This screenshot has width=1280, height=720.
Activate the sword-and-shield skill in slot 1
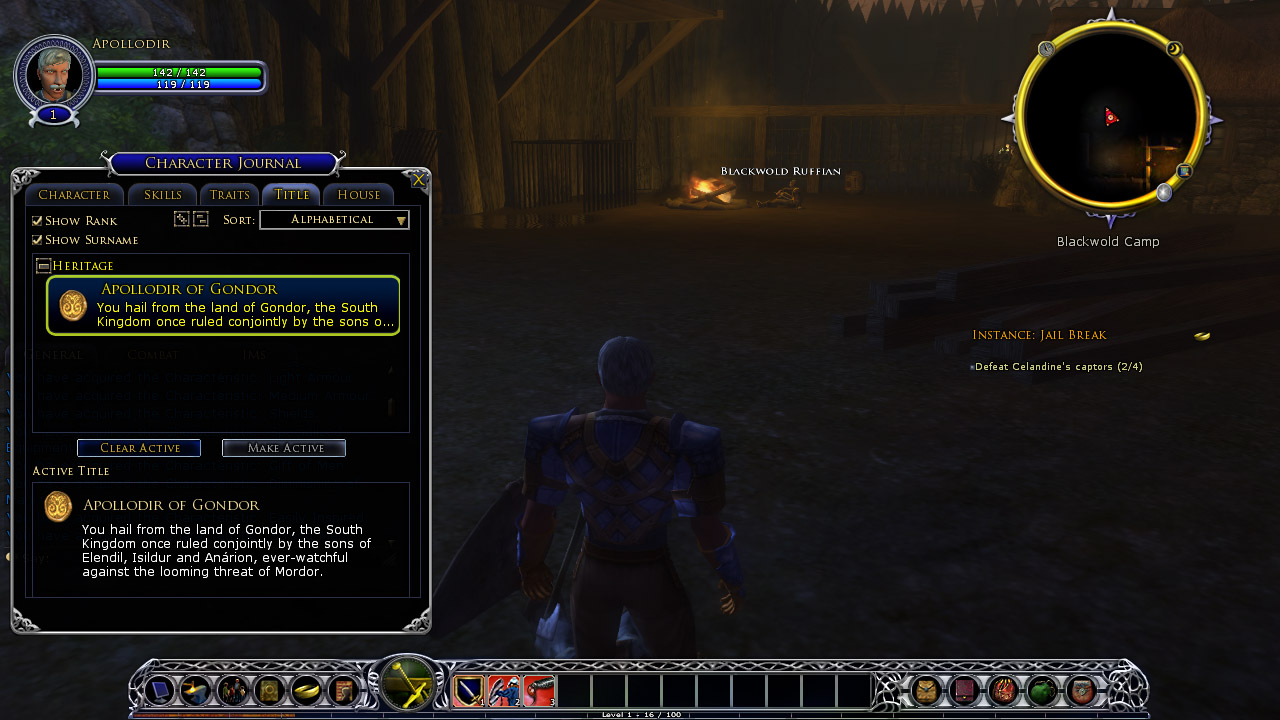tap(469, 691)
